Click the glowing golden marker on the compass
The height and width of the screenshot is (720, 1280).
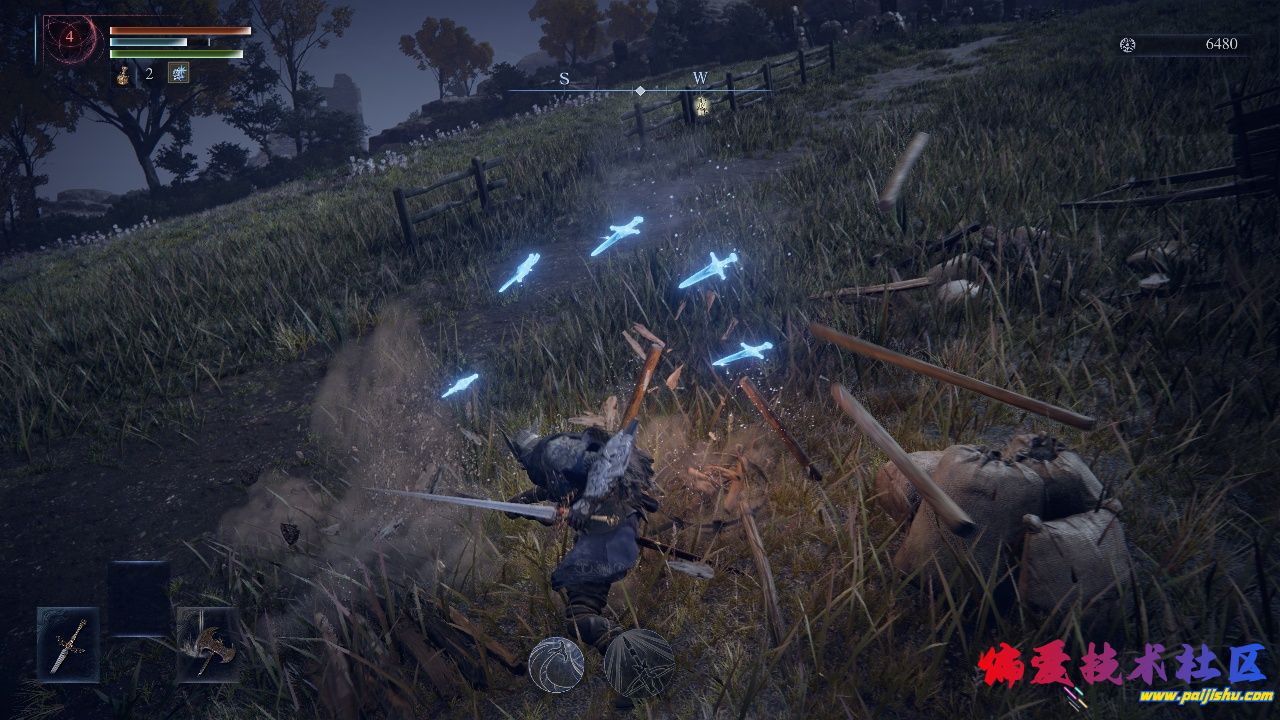click(x=702, y=105)
